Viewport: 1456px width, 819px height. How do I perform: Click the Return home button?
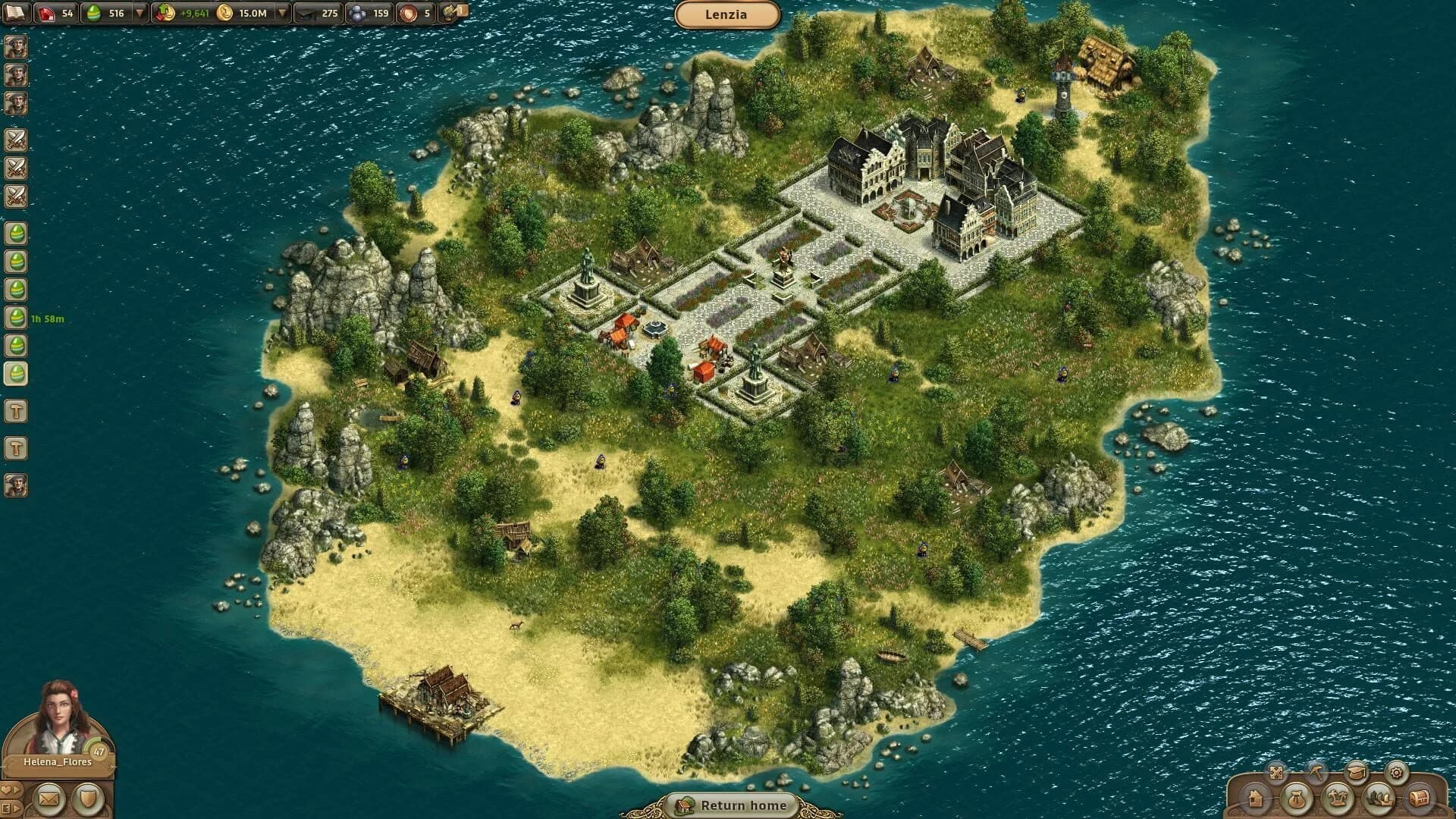click(x=730, y=806)
